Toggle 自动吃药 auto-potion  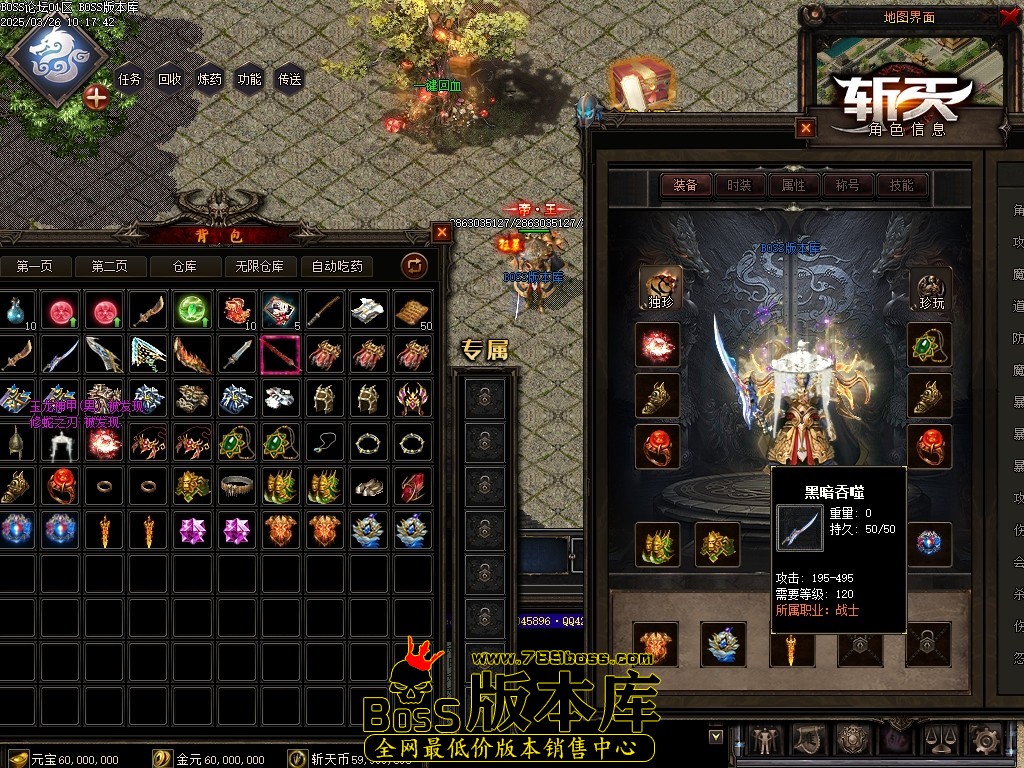click(x=337, y=266)
